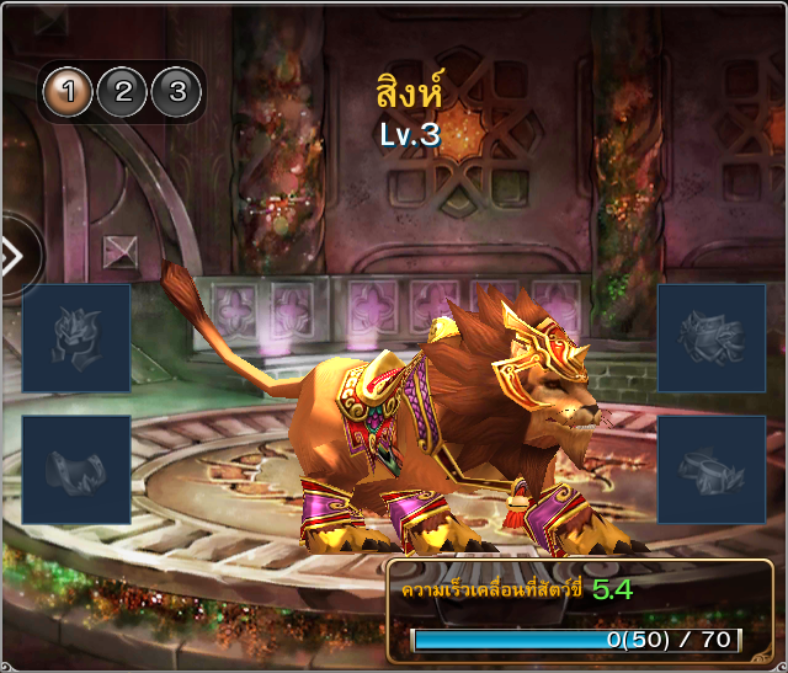The height and width of the screenshot is (673, 788).
Task: Switch to mount page 3
Action: point(177,93)
